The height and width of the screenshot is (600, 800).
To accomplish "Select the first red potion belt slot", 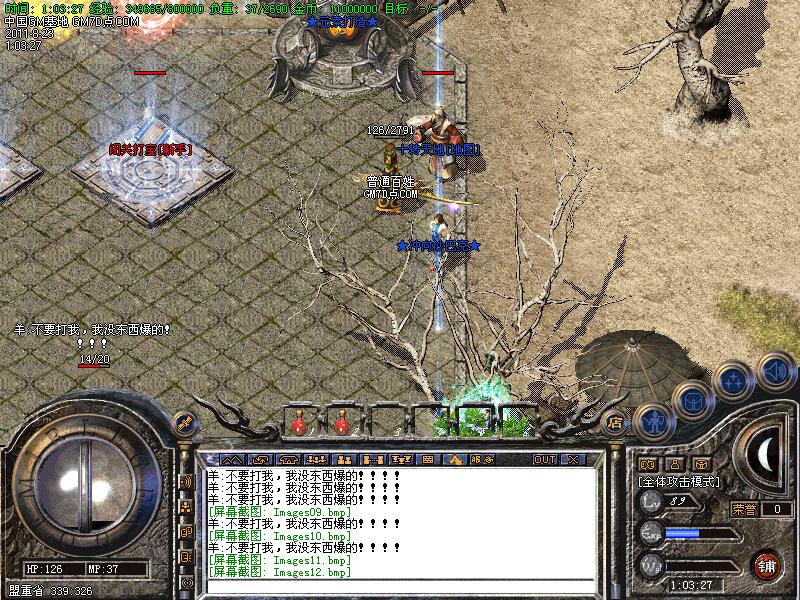I will click(298, 424).
